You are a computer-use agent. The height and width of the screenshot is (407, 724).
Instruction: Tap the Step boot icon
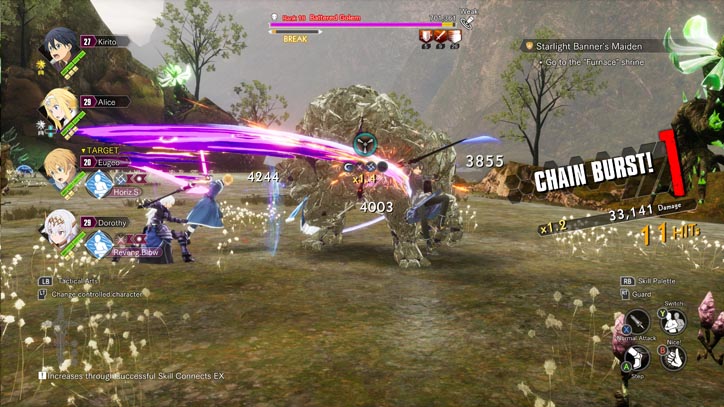tap(637, 359)
